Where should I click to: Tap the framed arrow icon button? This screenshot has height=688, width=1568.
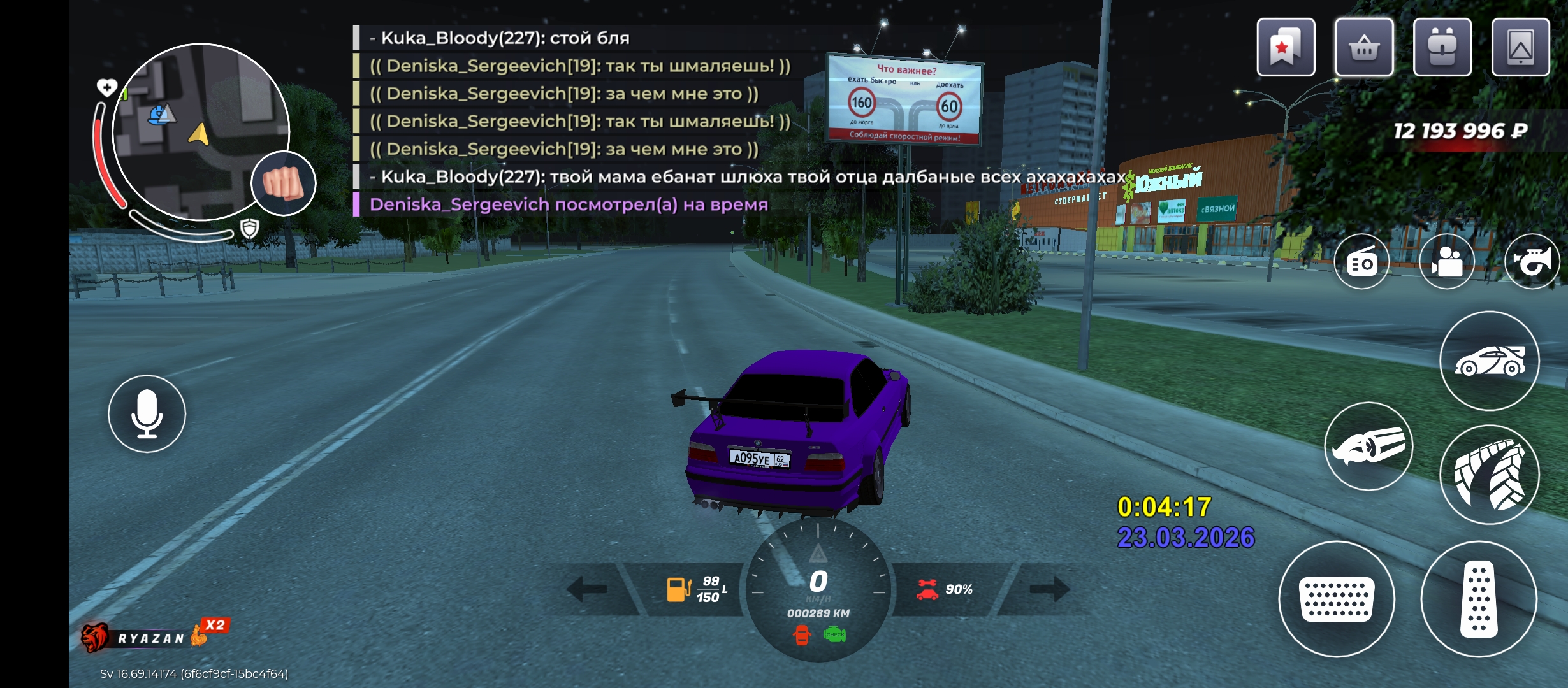pyautogui.click(x=1520, y=48)
